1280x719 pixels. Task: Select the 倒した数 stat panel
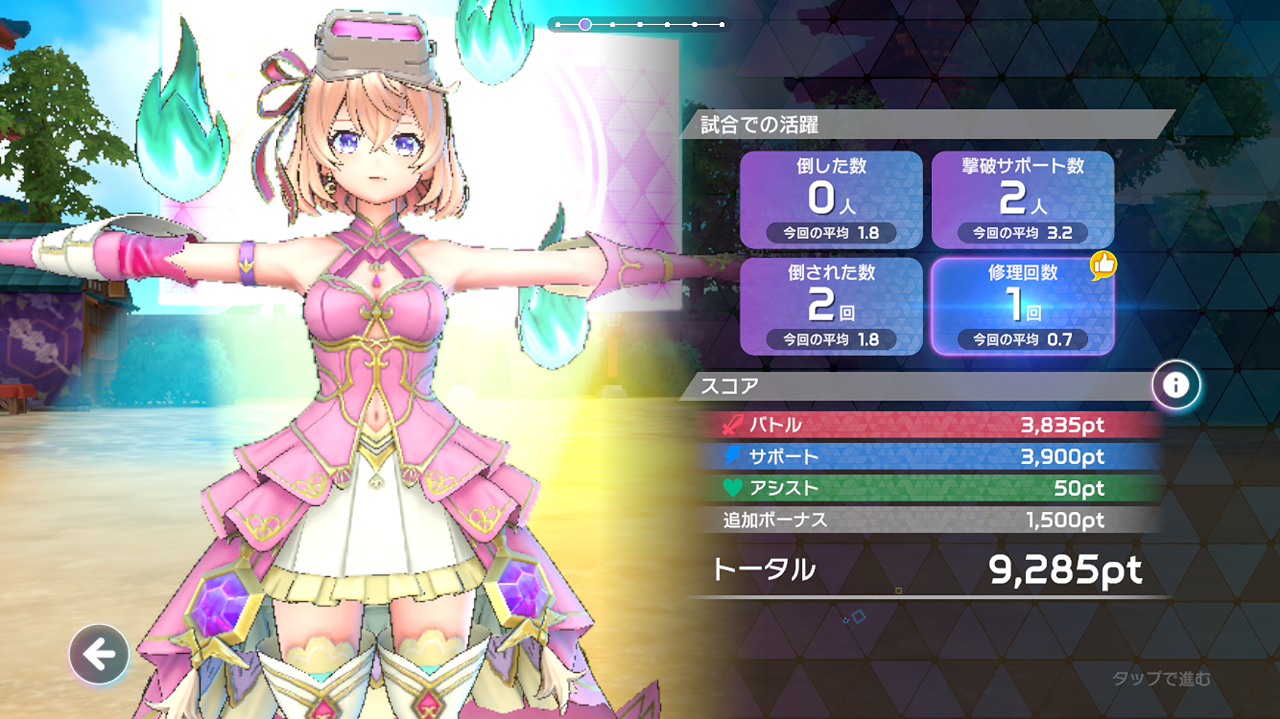point(831,200)
